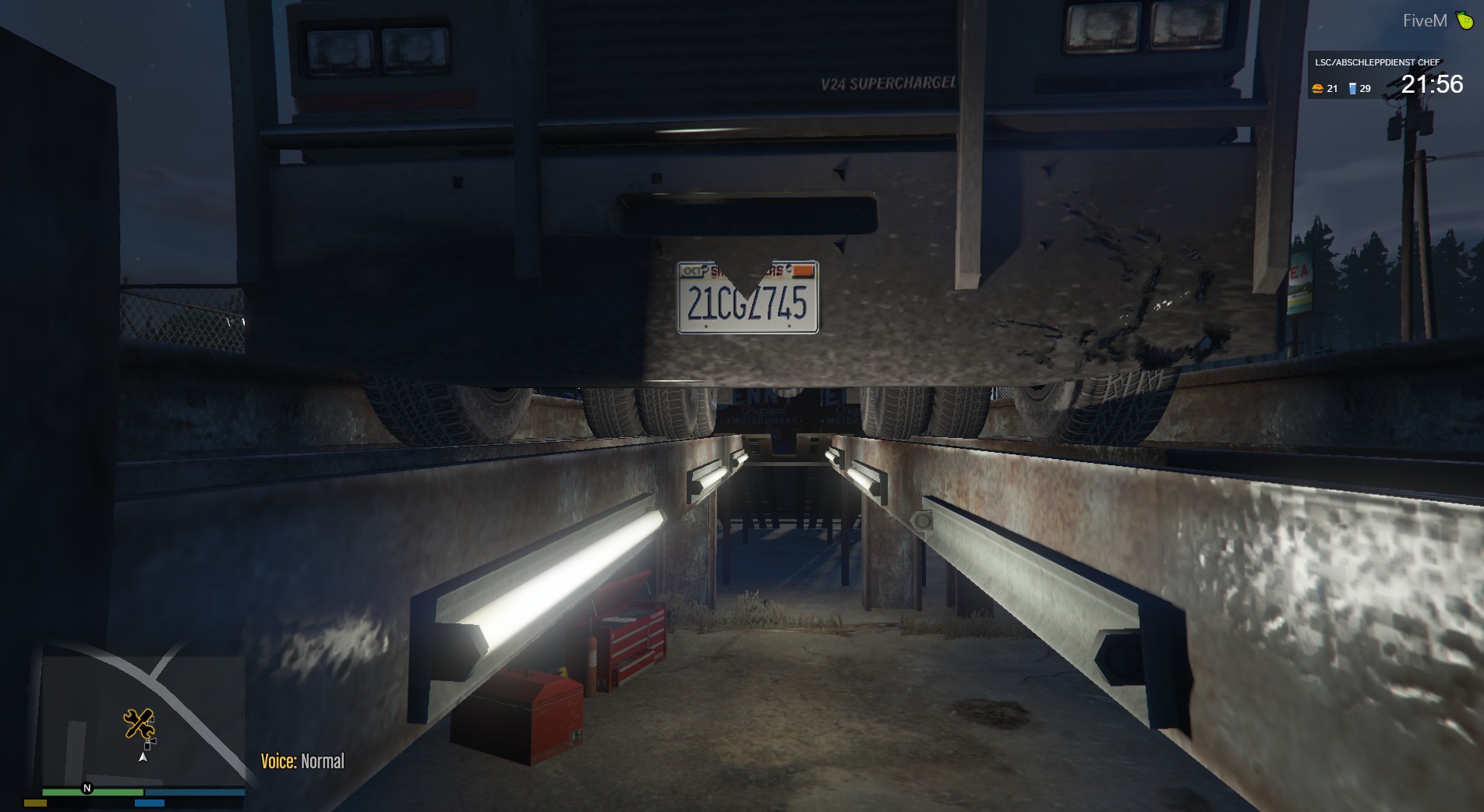1484x812 pixels.
Task: Select the north compass marker on the minimap
Action: [87, 789]
